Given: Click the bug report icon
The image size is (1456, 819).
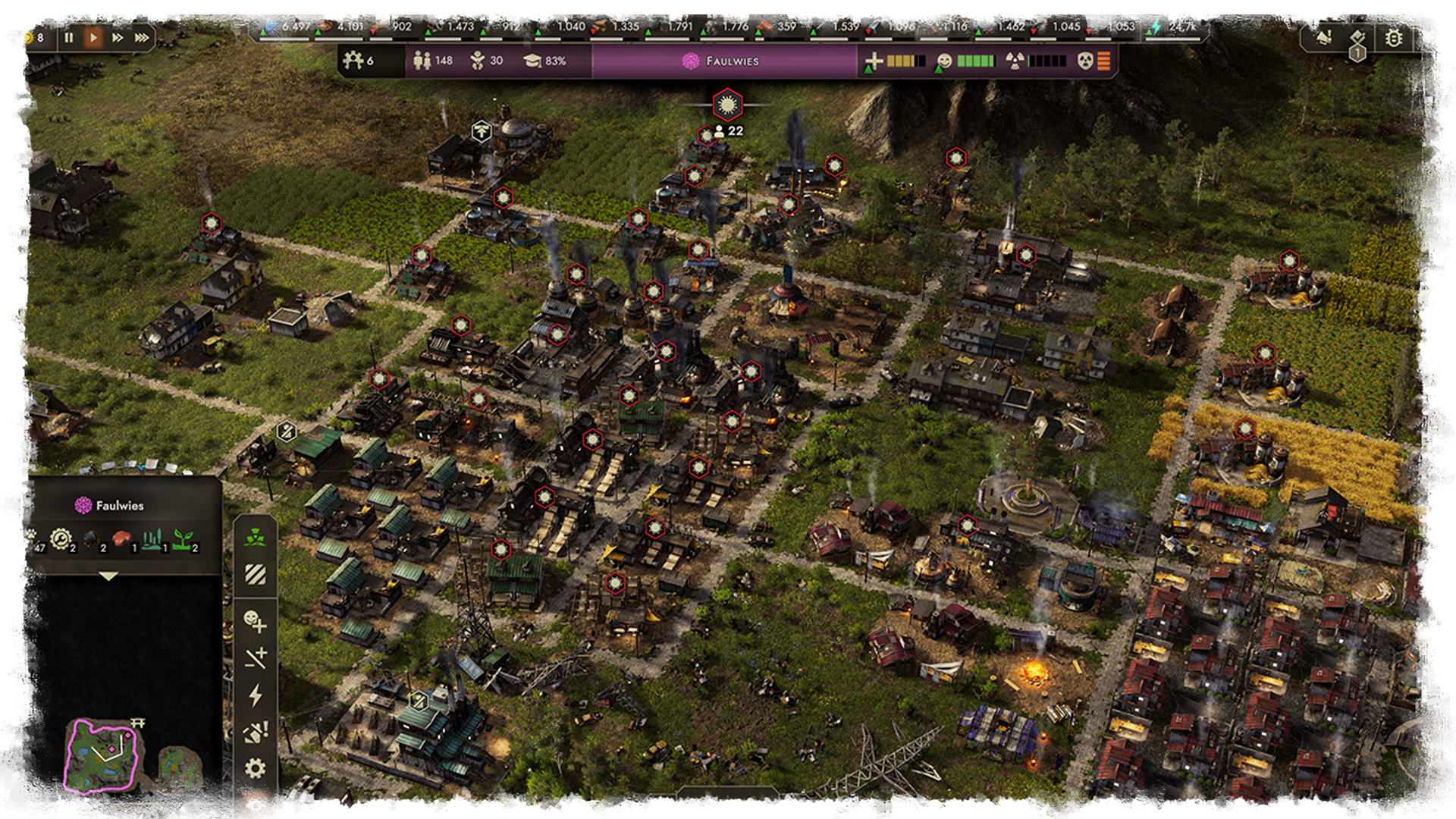Looking at the screenshot, I should coord(1393,37).
